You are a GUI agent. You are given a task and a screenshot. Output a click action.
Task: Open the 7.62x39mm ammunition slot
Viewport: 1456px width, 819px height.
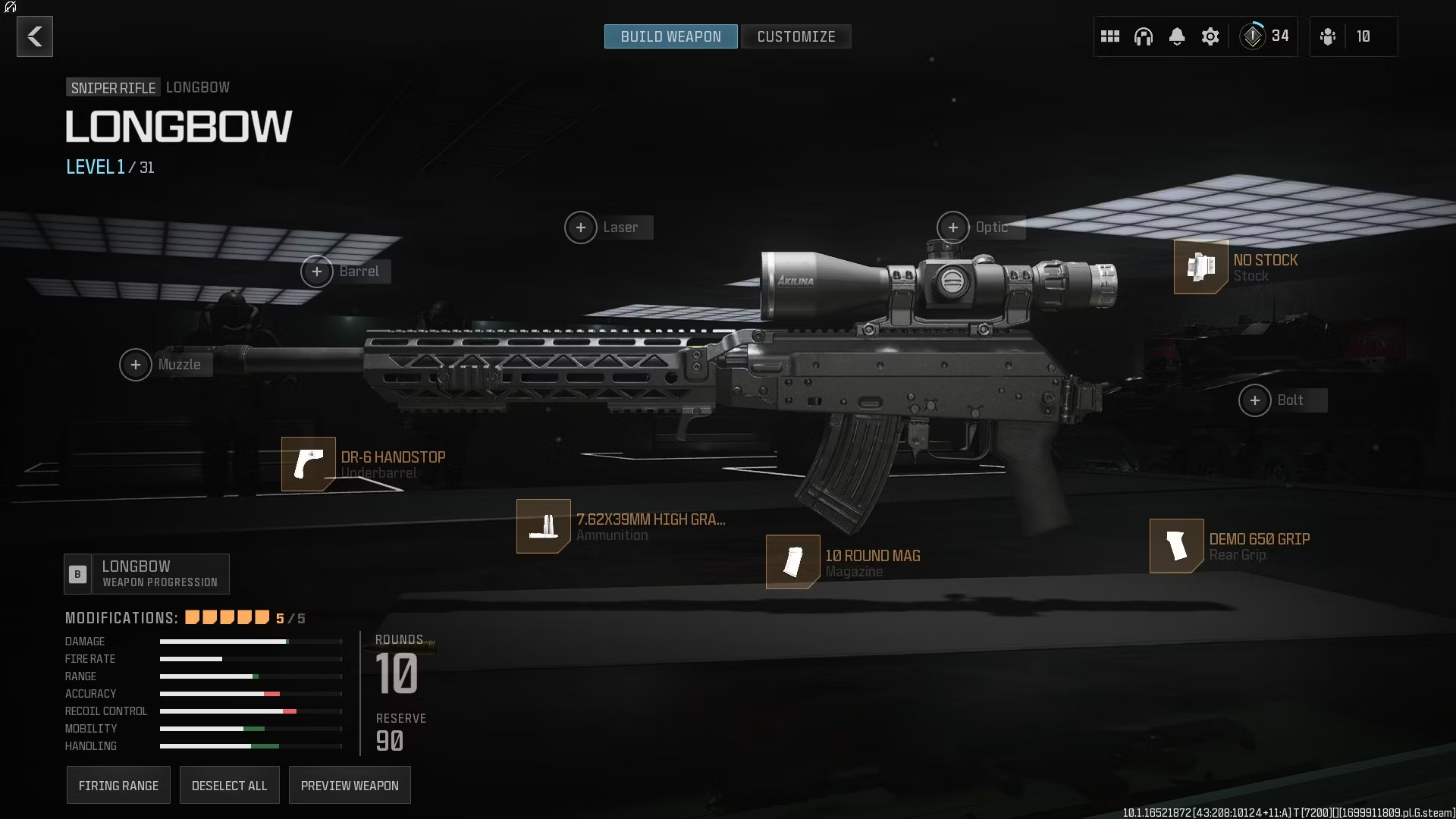[544, 526]
